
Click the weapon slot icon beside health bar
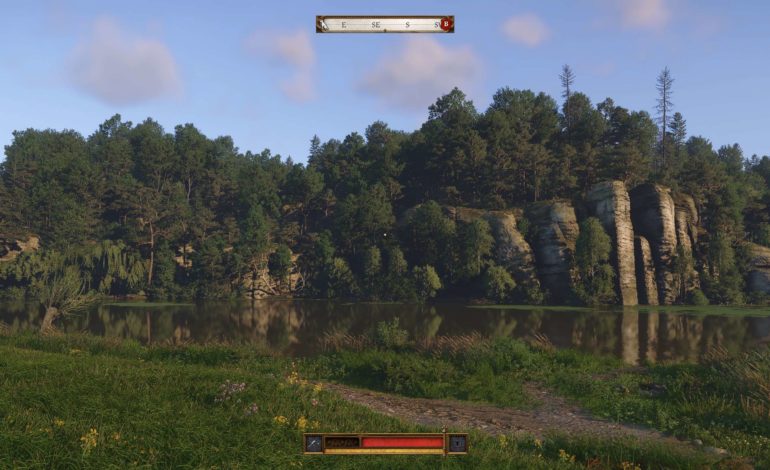(314, 442)
